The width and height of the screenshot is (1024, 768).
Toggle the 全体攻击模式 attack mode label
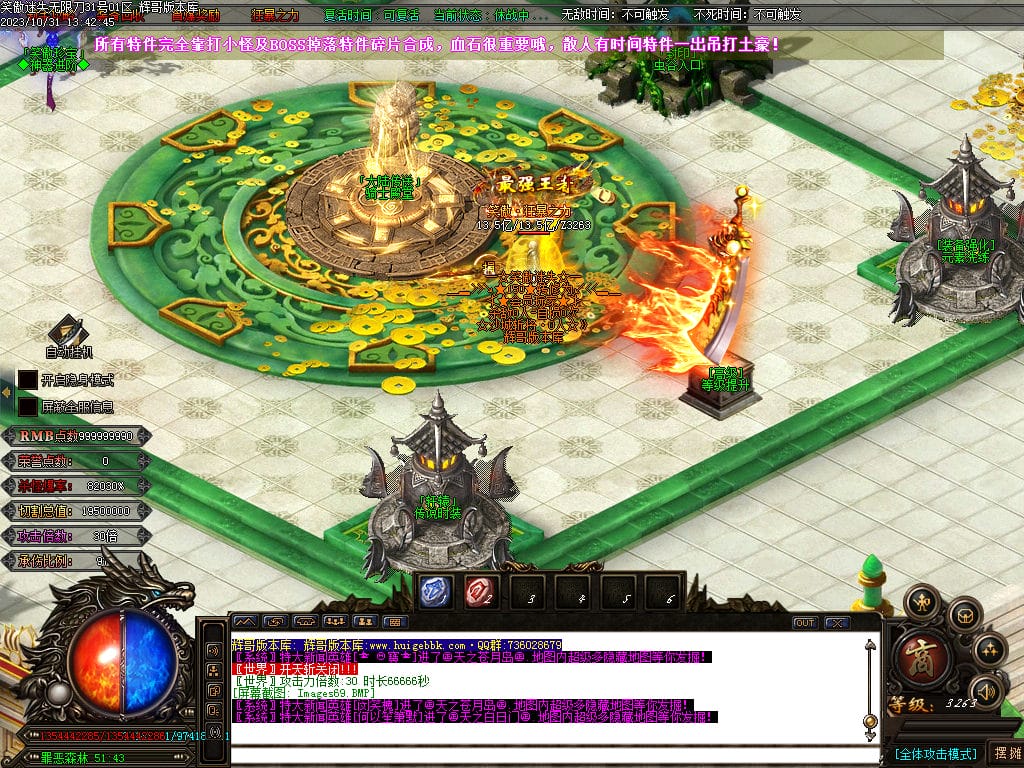coord(935,753)
